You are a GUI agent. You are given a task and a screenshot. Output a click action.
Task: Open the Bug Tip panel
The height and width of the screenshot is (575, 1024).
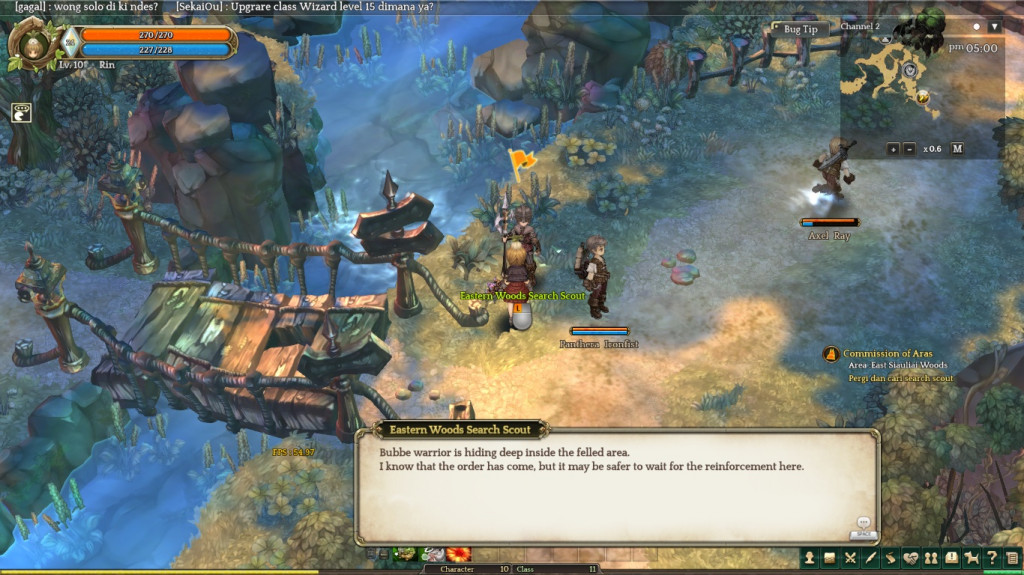tap(800, 29)
